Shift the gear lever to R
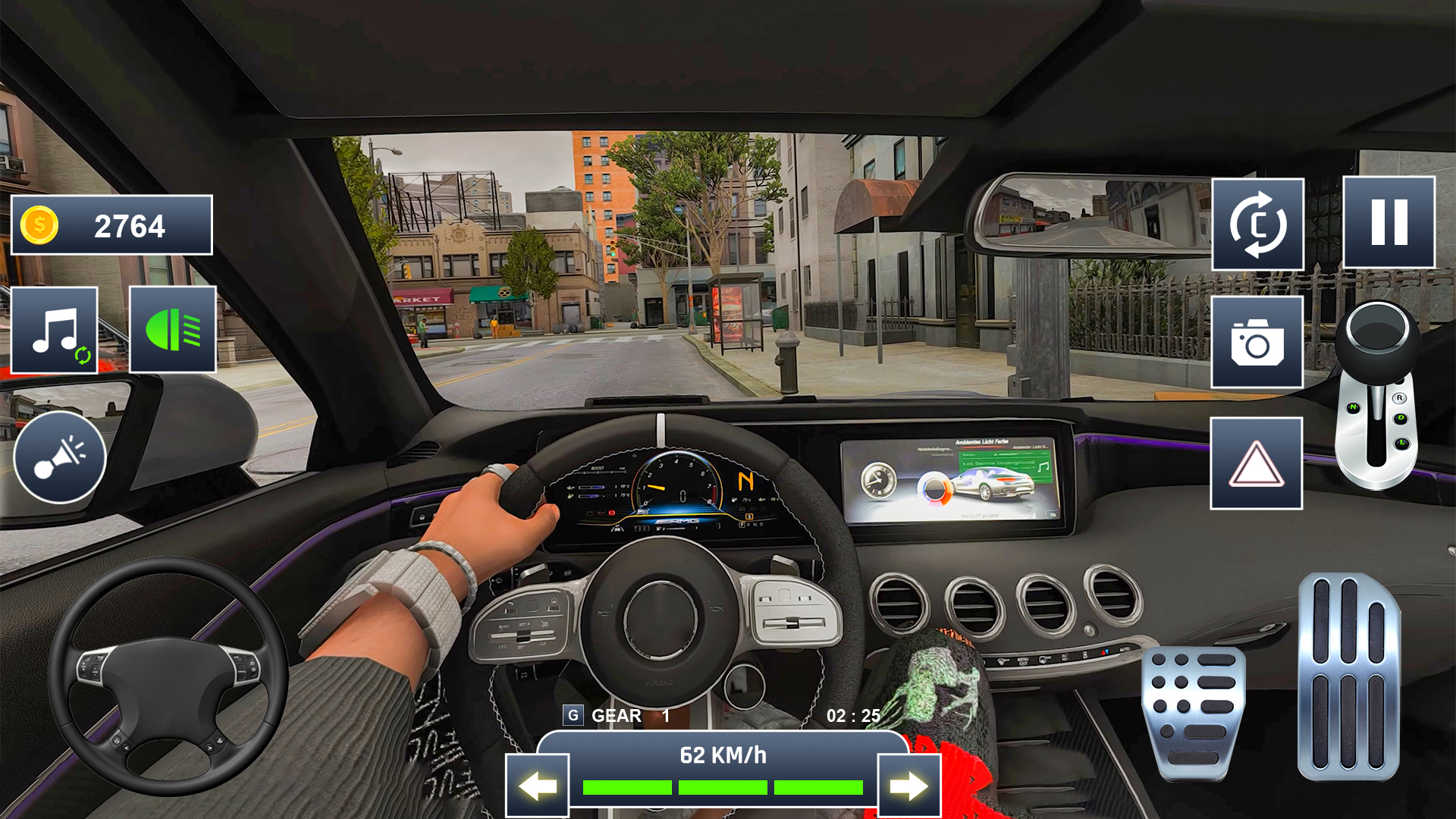 (1400, 397)
